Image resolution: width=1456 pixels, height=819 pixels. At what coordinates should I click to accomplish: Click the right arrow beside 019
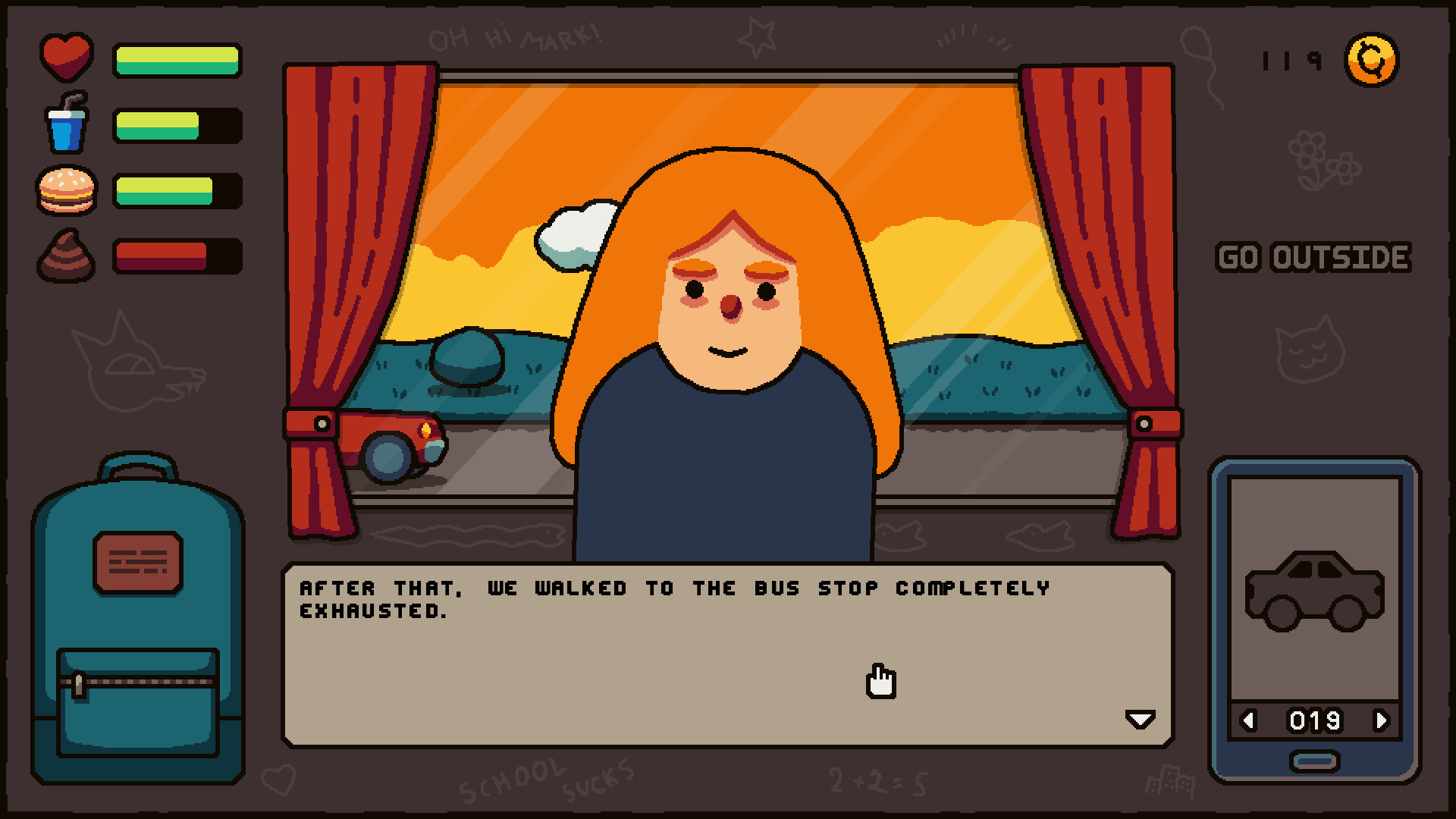1382,721
